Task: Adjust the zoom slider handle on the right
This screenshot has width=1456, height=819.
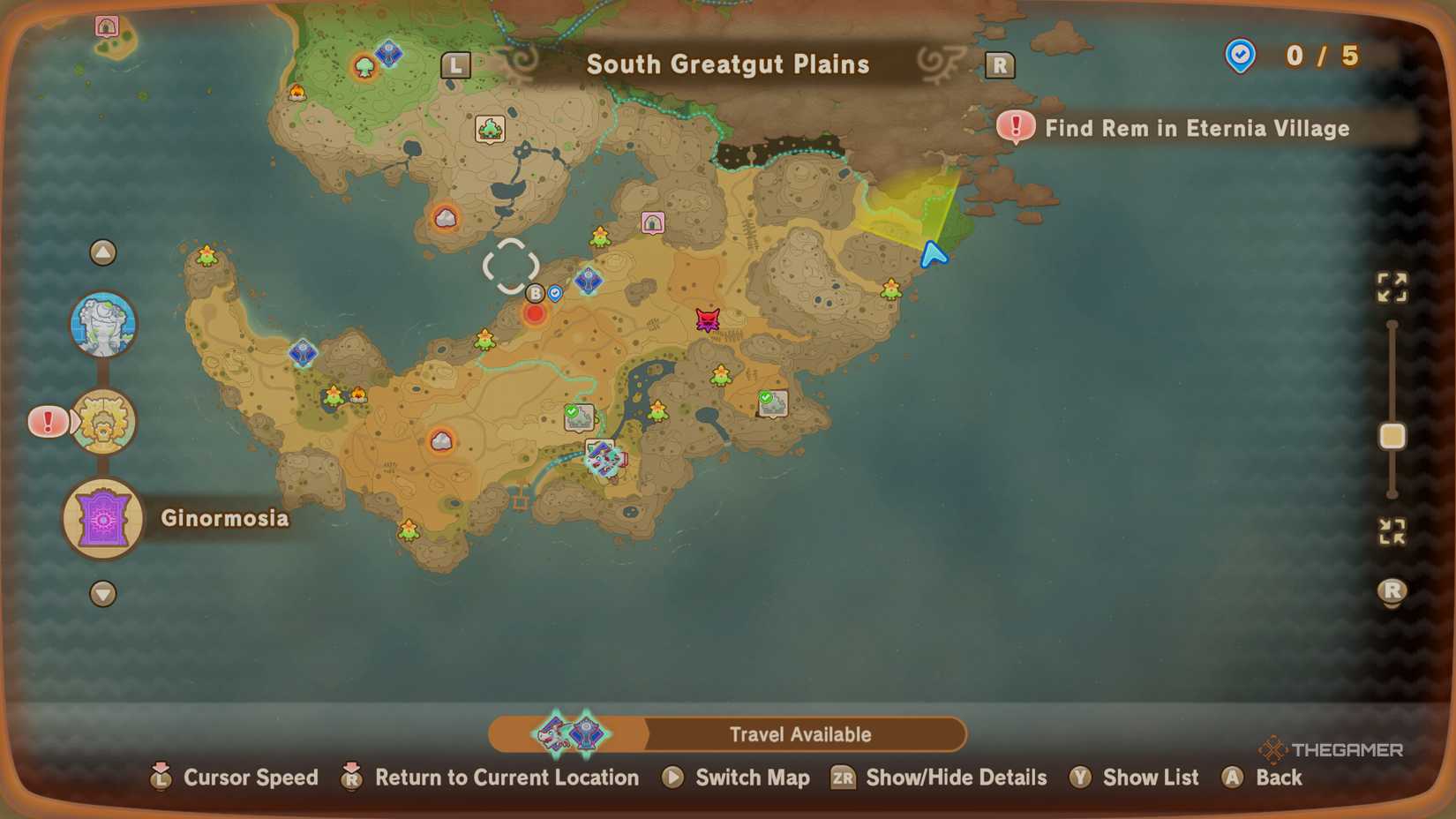Action: [1392, 436]
